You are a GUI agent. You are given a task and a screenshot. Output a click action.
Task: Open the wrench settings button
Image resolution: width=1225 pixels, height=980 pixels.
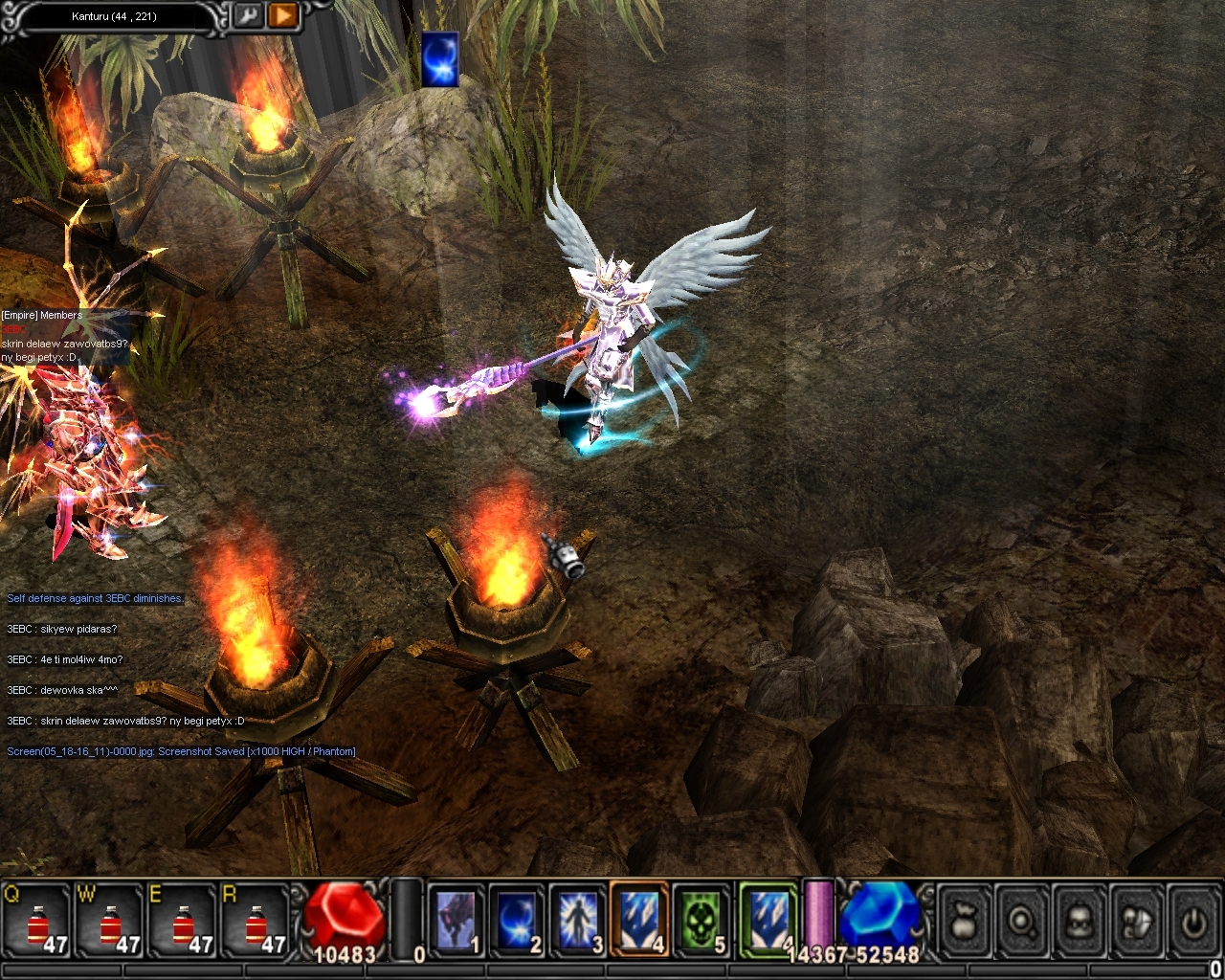(248, 15)
